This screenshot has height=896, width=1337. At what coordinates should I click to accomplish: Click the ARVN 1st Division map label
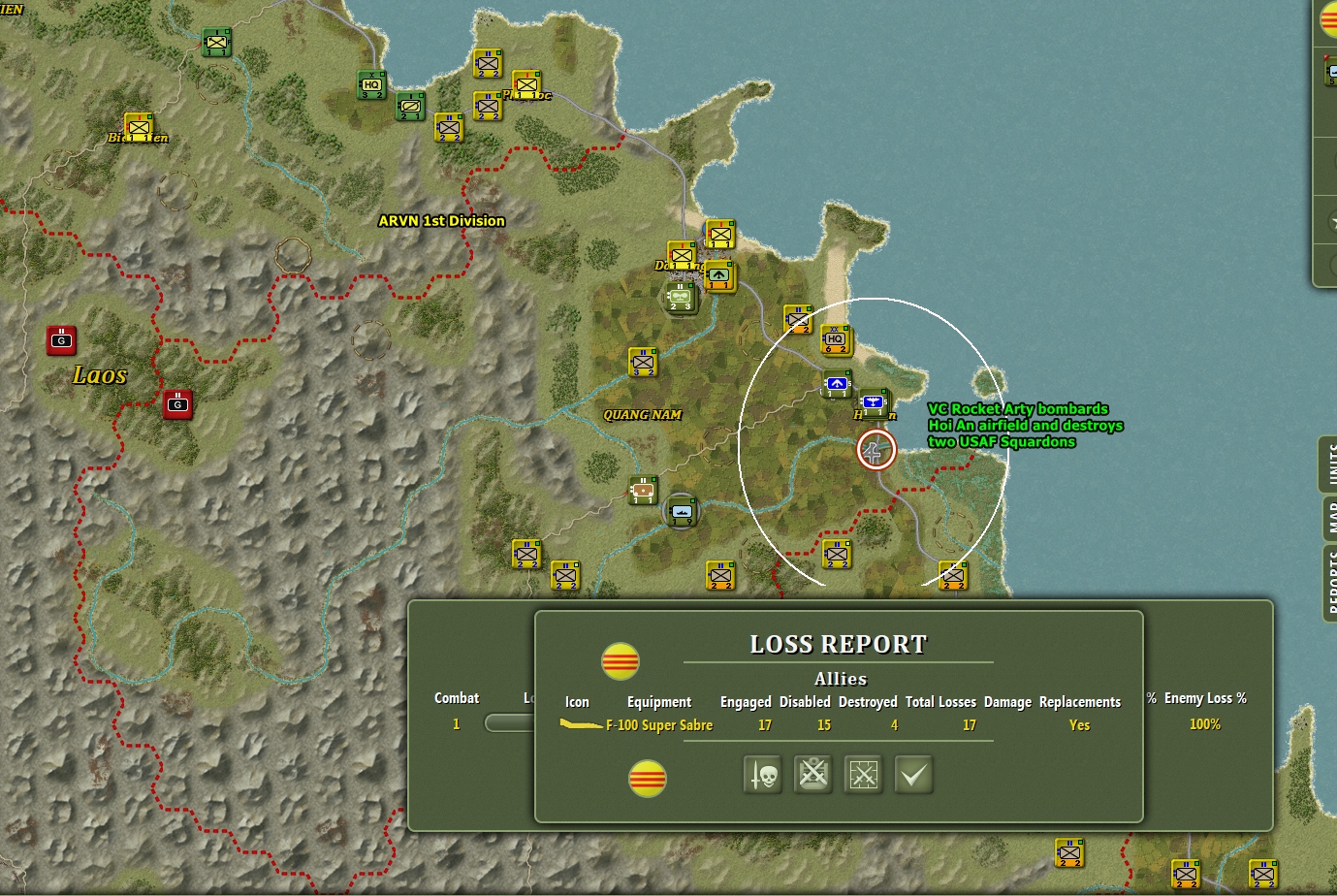coord(441,221)
